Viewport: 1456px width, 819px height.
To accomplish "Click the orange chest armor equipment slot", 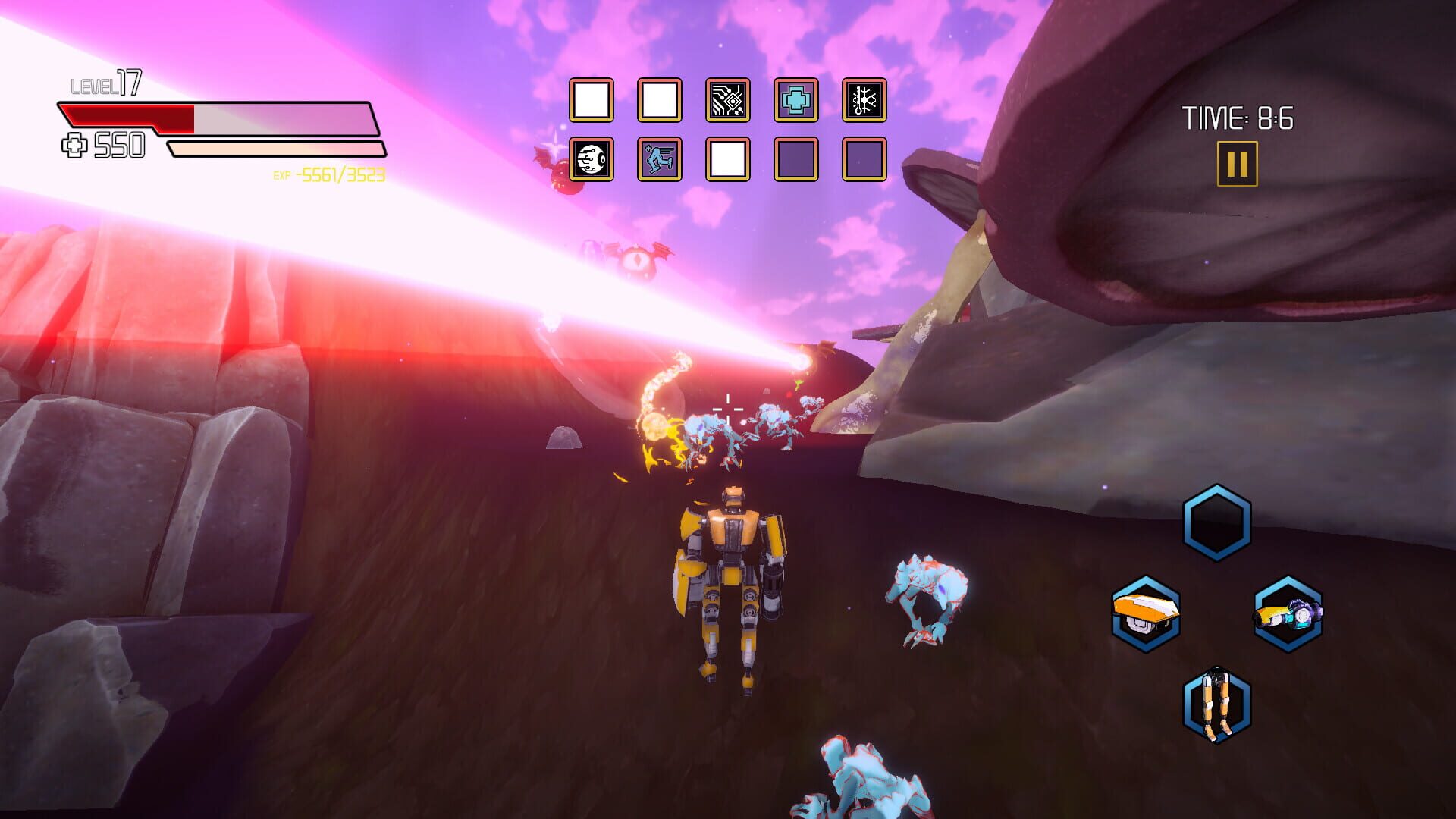I will coord(1147,616).
